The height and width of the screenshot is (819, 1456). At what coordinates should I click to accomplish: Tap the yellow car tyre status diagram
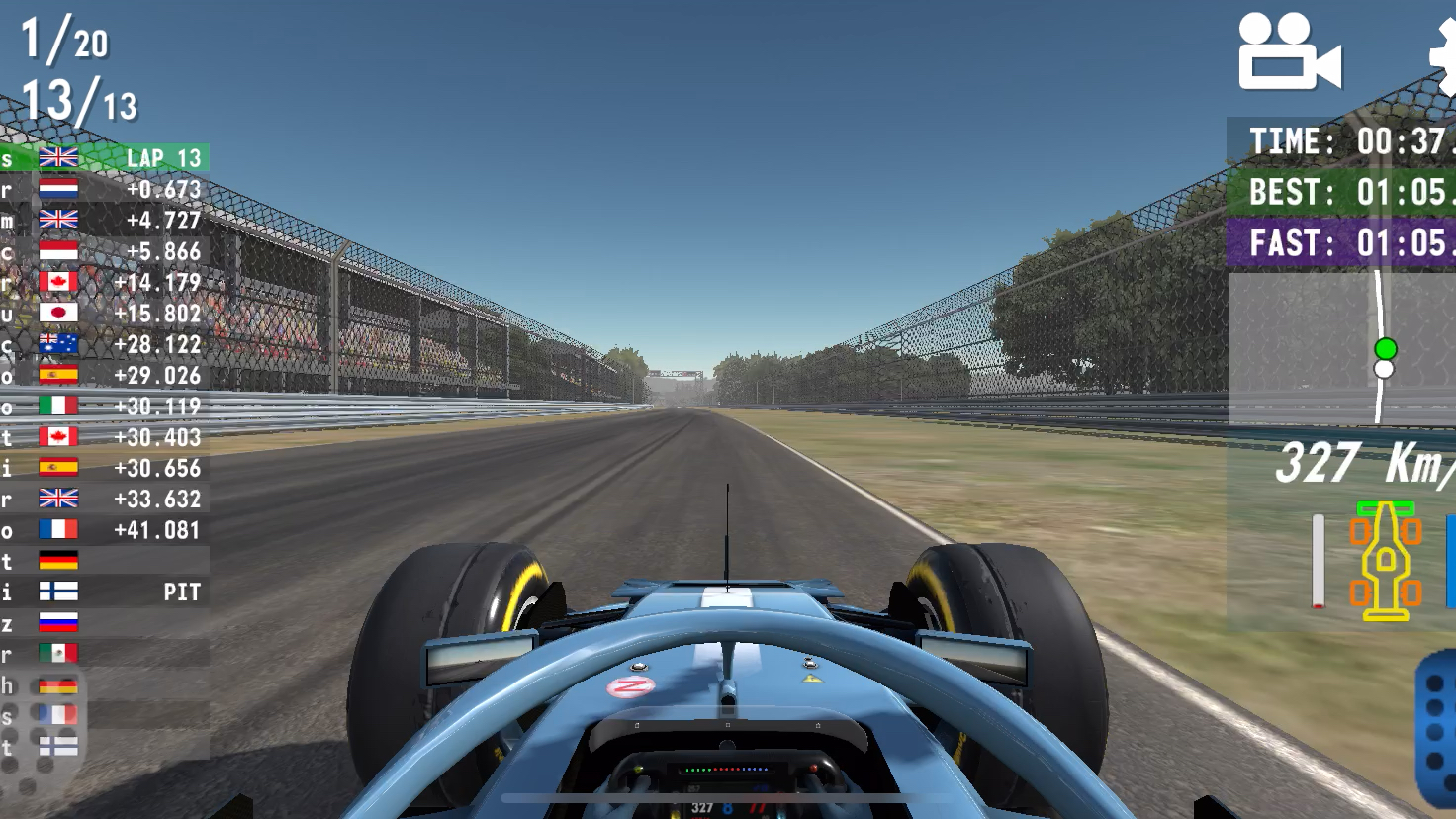click(1385, 561)
